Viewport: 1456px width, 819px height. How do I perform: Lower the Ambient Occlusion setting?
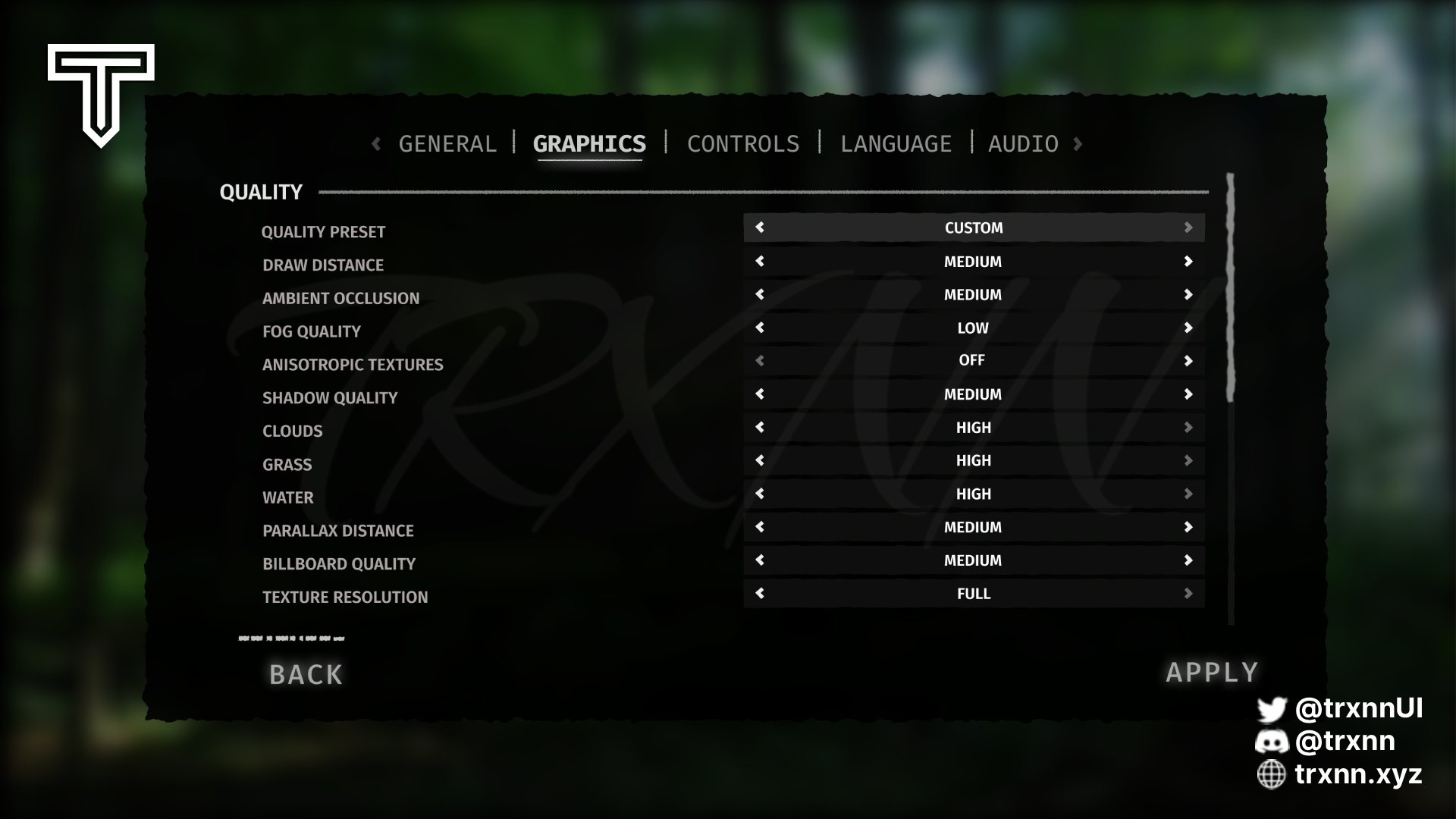760,295
